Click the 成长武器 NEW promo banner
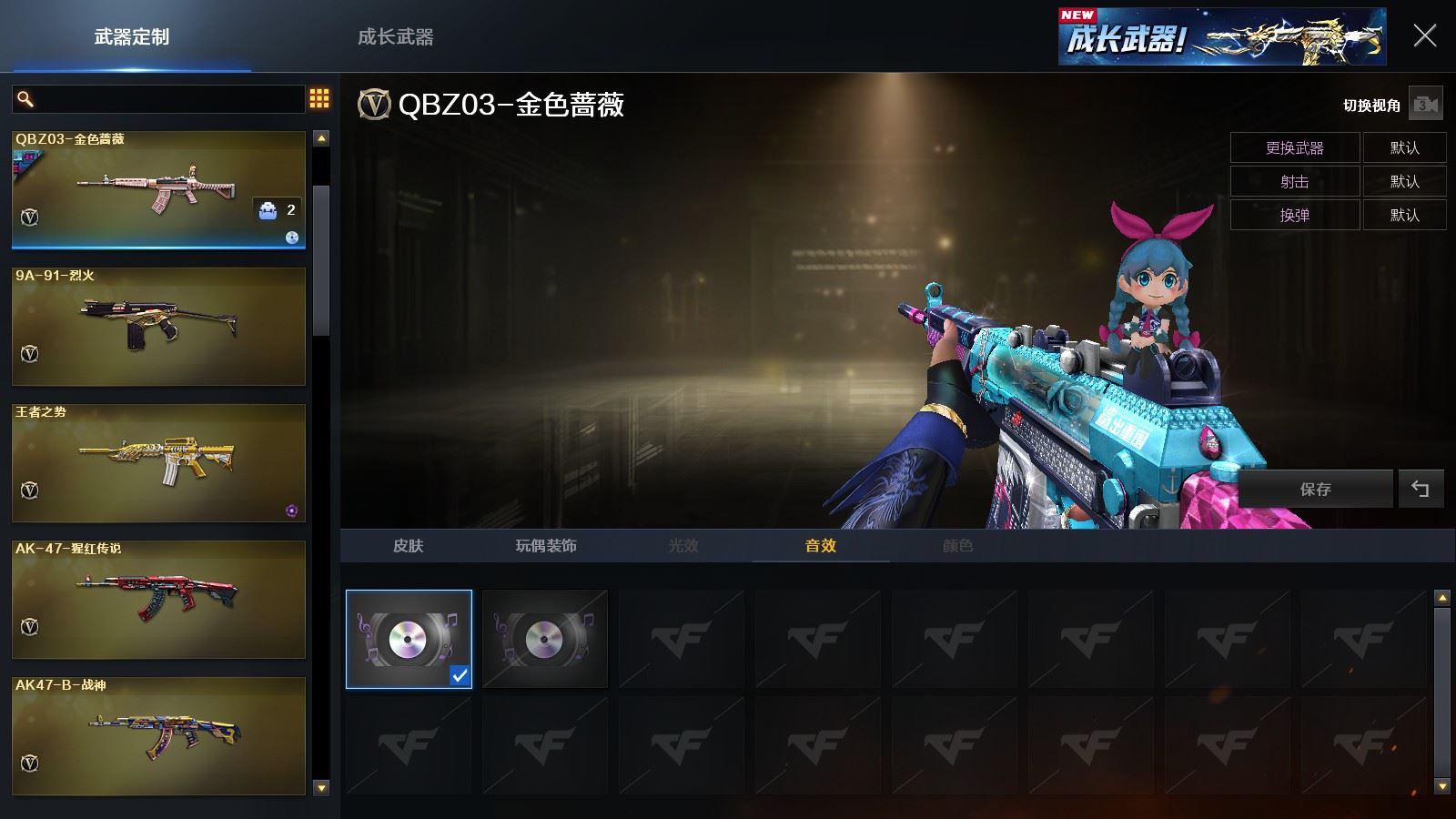Viewport: 1456px width, 819px height. (x=1221, y=37)
